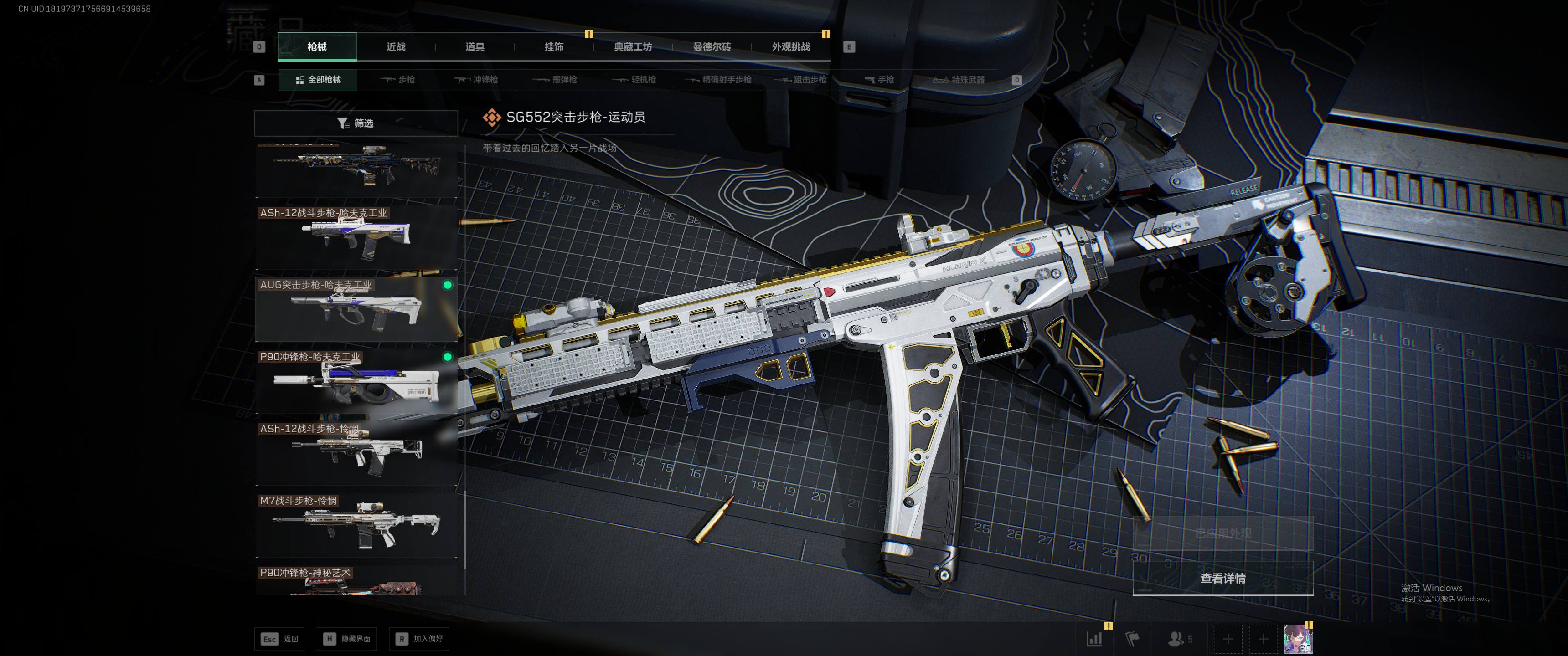The height and width of the screenshot is (656, 1568).
Task: Click the anime player avatar portrait
Action: click(x=1298, y=639)
